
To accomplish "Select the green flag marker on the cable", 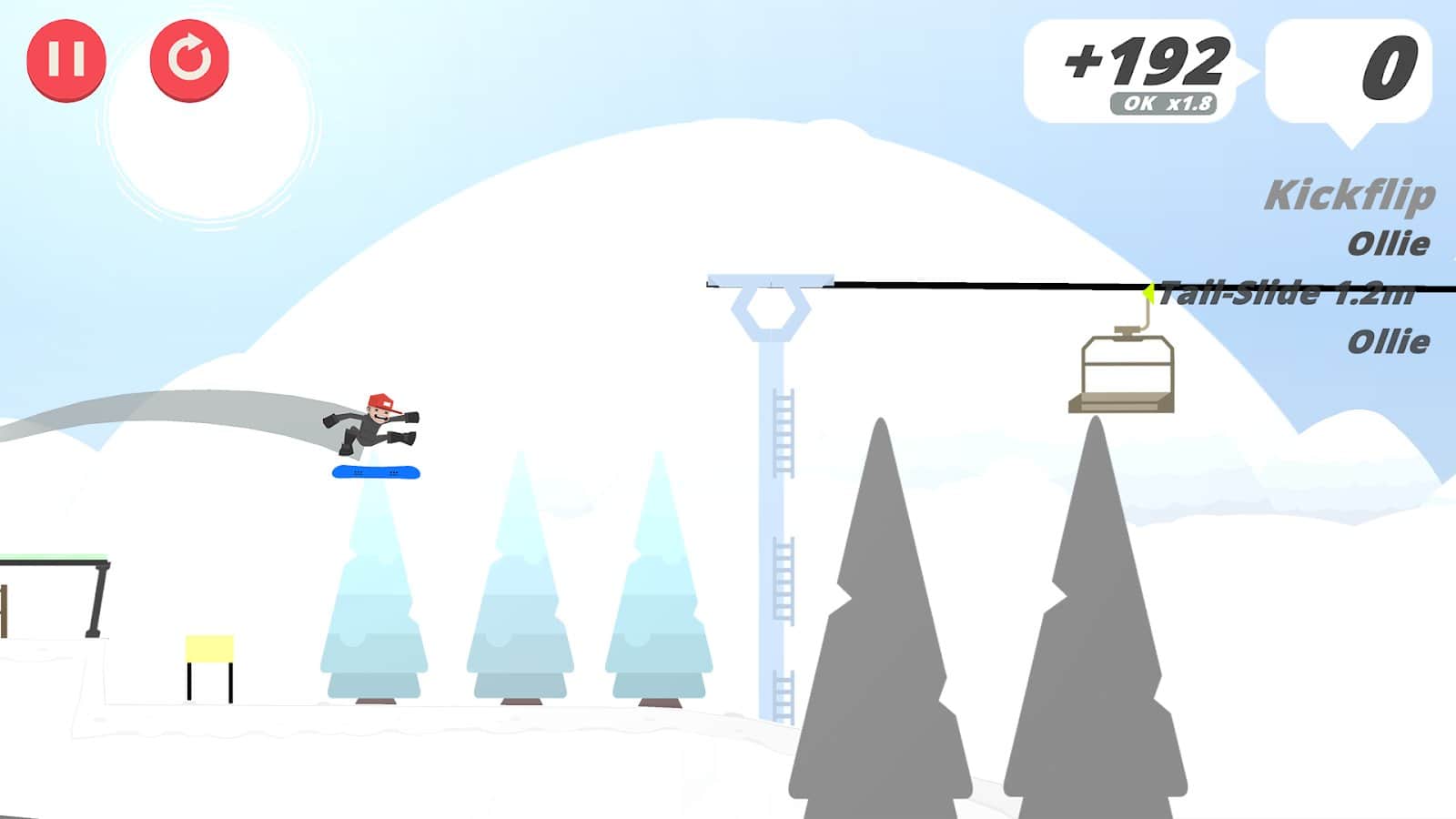I will [x=1149, y=291].
